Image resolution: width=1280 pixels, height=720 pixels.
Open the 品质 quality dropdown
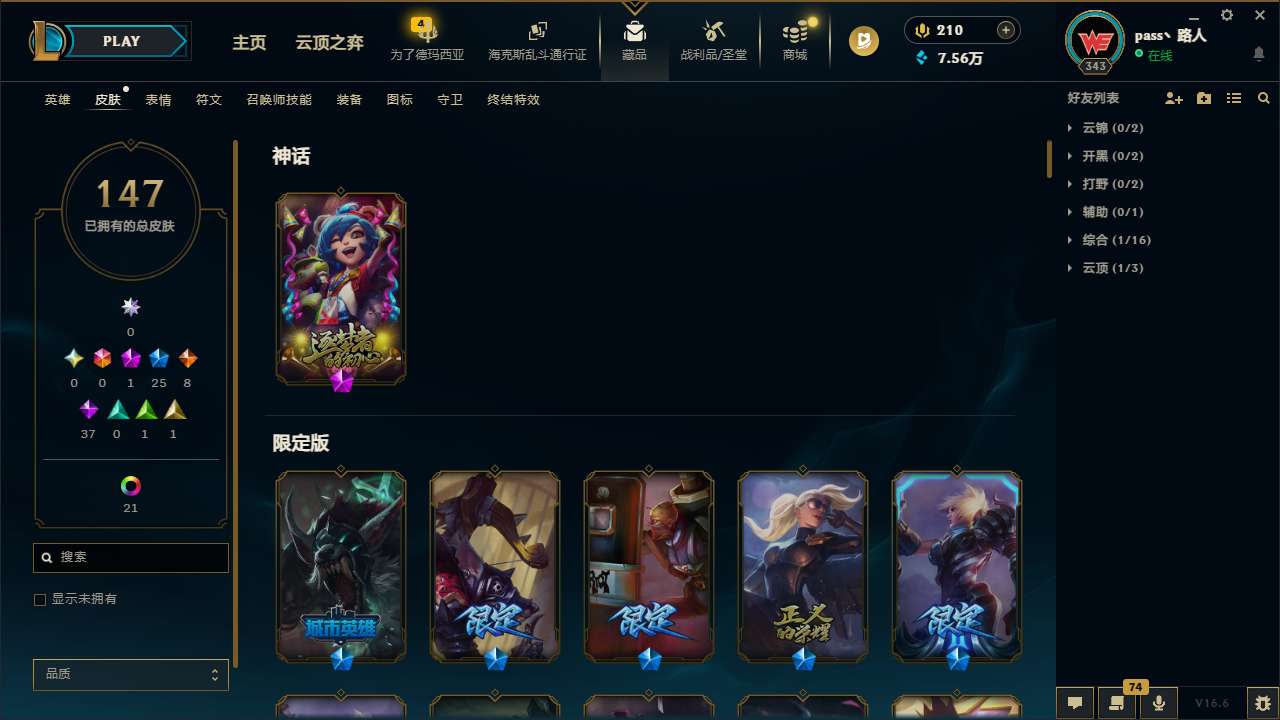[x=130, y=674]
